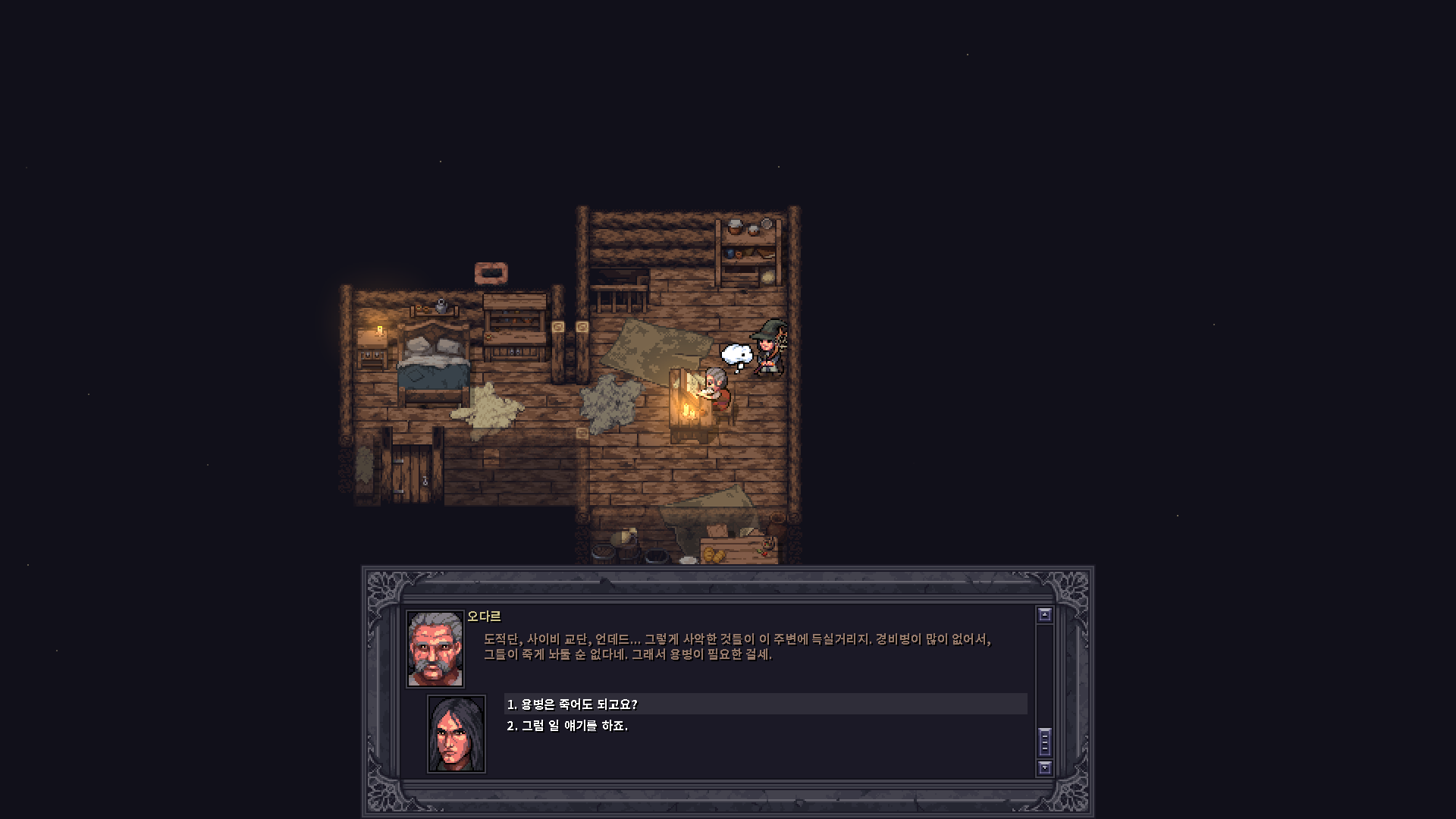Click the speaker name 오다르
1456x819 pixels.
[485, 617]
